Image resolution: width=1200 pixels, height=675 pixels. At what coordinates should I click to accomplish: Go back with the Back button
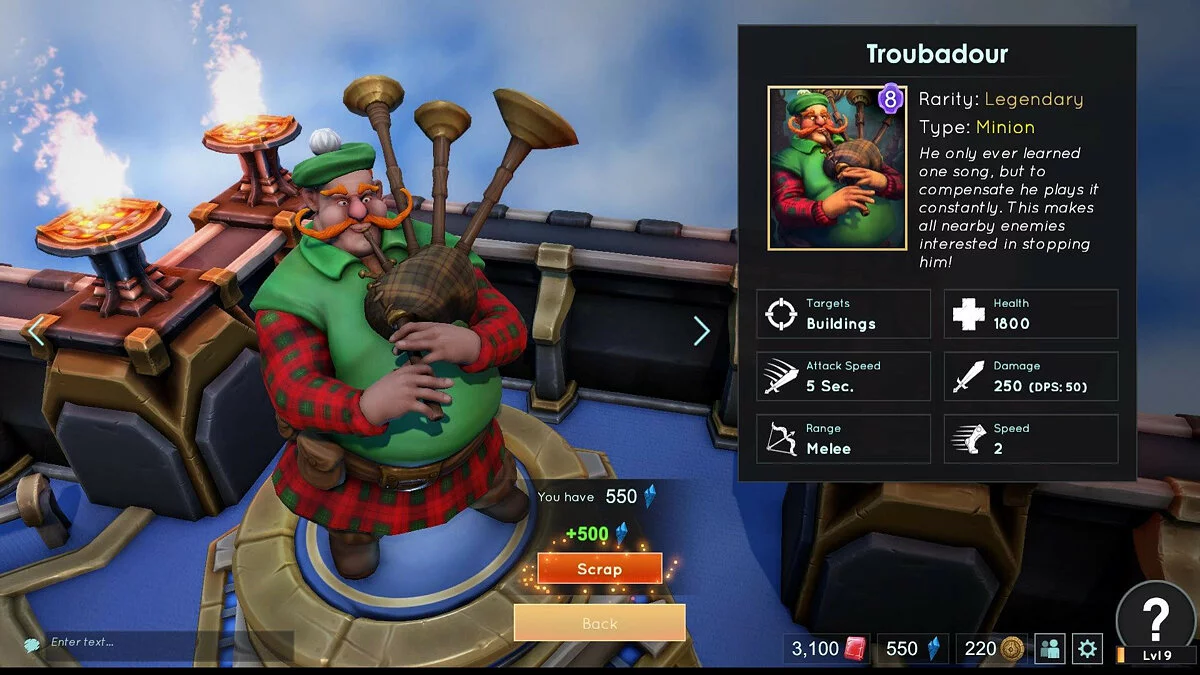click(599, 623)
